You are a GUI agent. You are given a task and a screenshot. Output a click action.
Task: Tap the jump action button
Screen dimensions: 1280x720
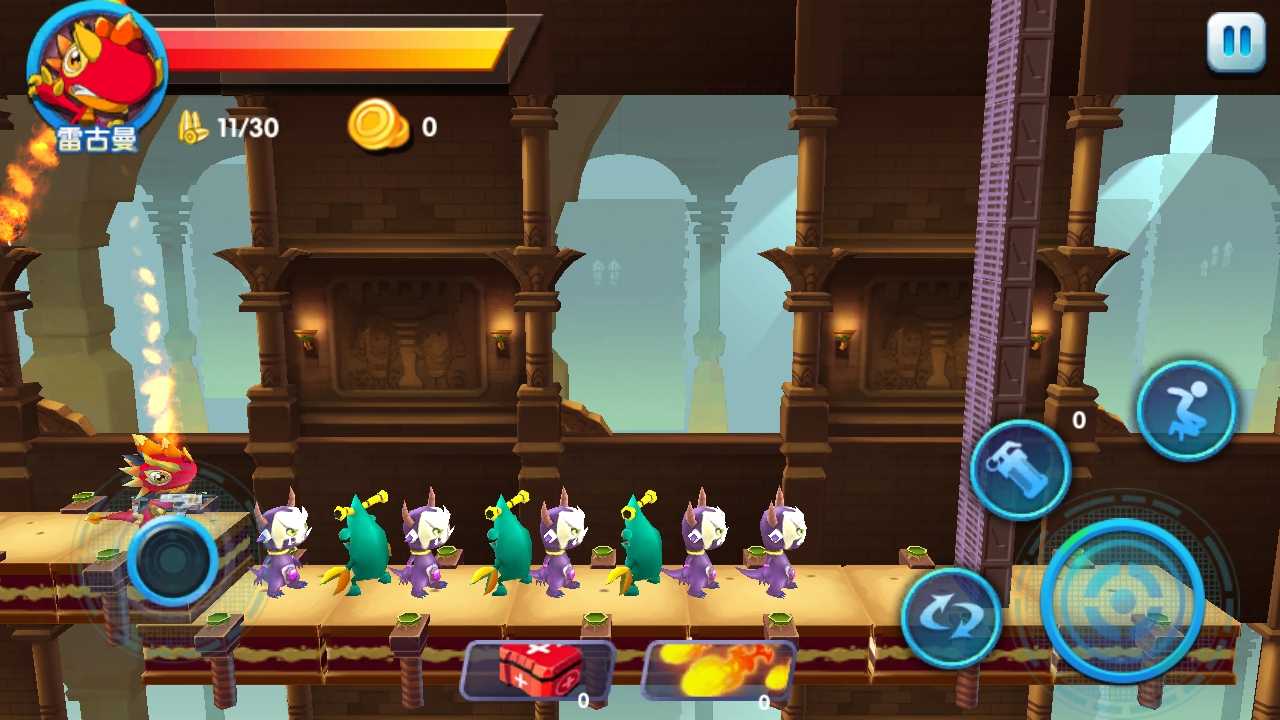1187,410
